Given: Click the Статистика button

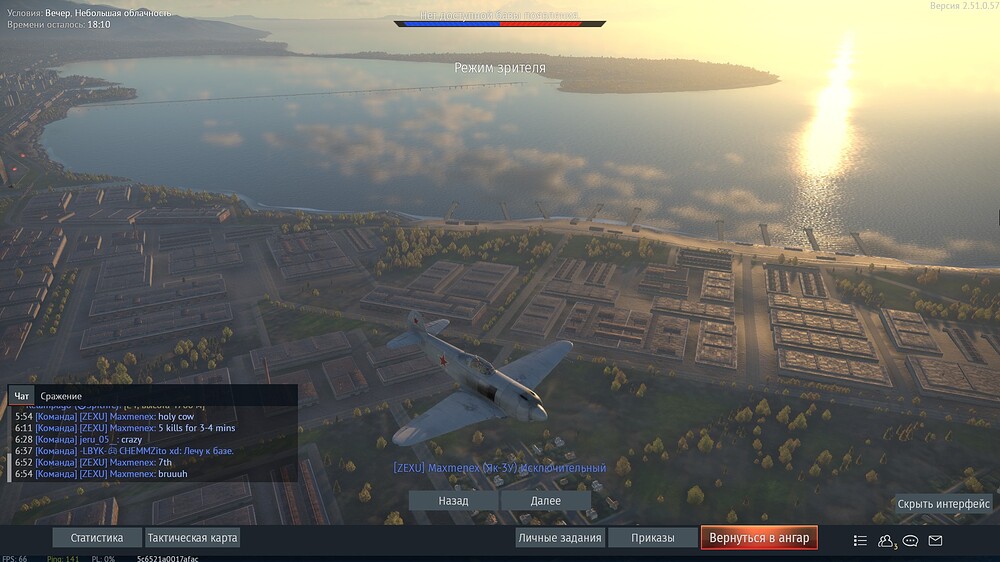Looking at the screenshot, I should click(x=97, y=538).
